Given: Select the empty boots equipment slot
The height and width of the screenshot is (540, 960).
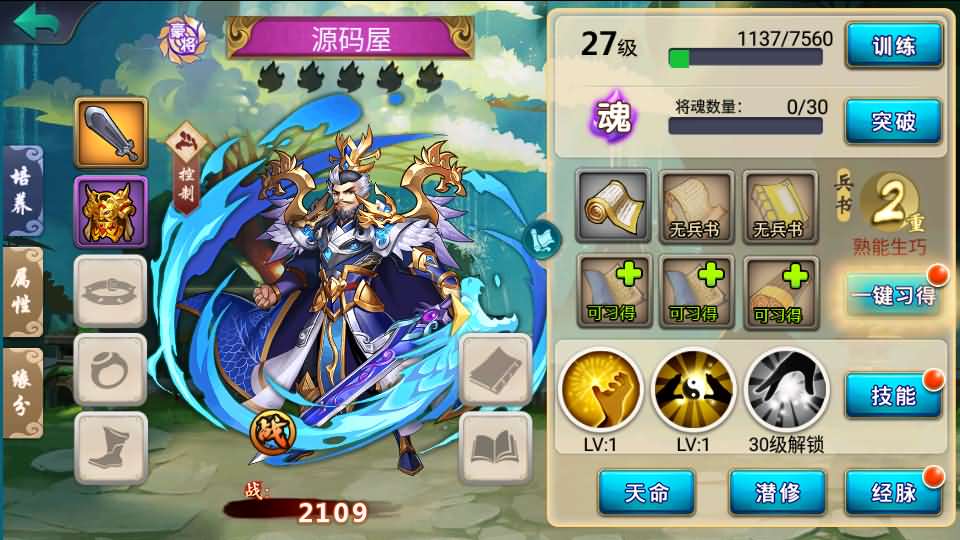Looking at the screenshot, I should (111, 449).
